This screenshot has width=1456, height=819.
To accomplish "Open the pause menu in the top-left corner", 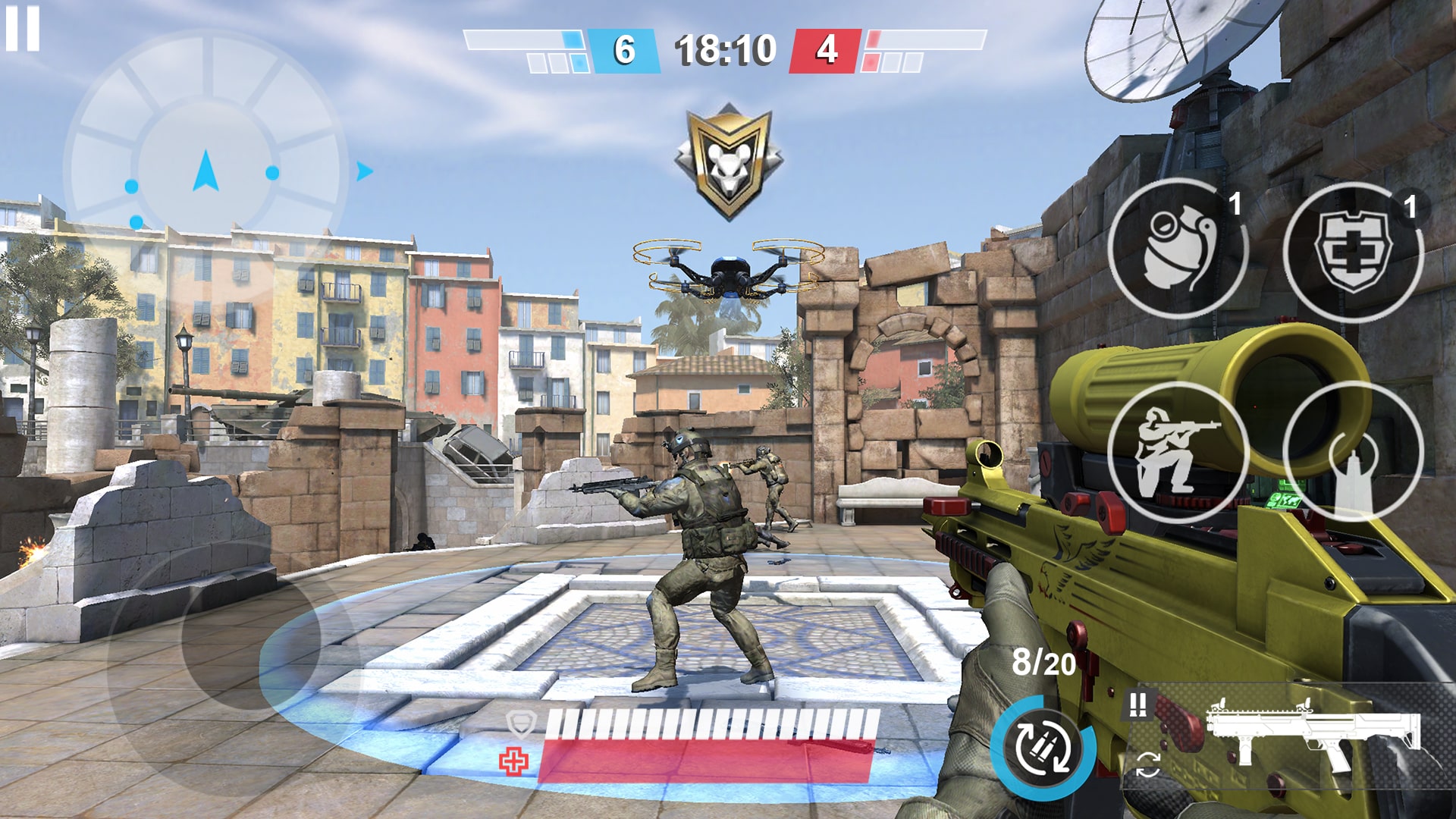I will point(23,29).
